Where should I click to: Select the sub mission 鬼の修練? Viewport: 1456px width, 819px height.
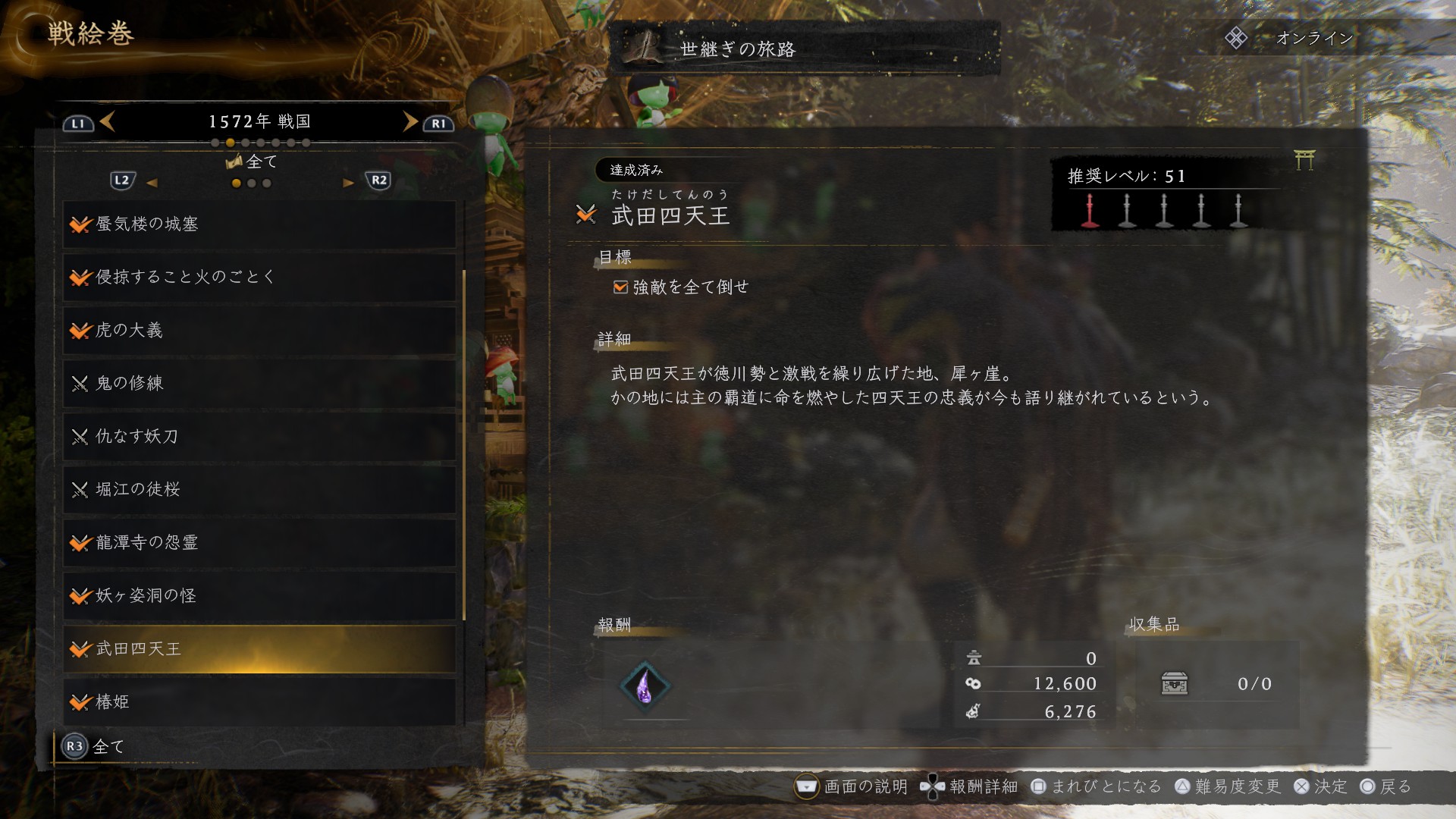(x=259, y=384)
